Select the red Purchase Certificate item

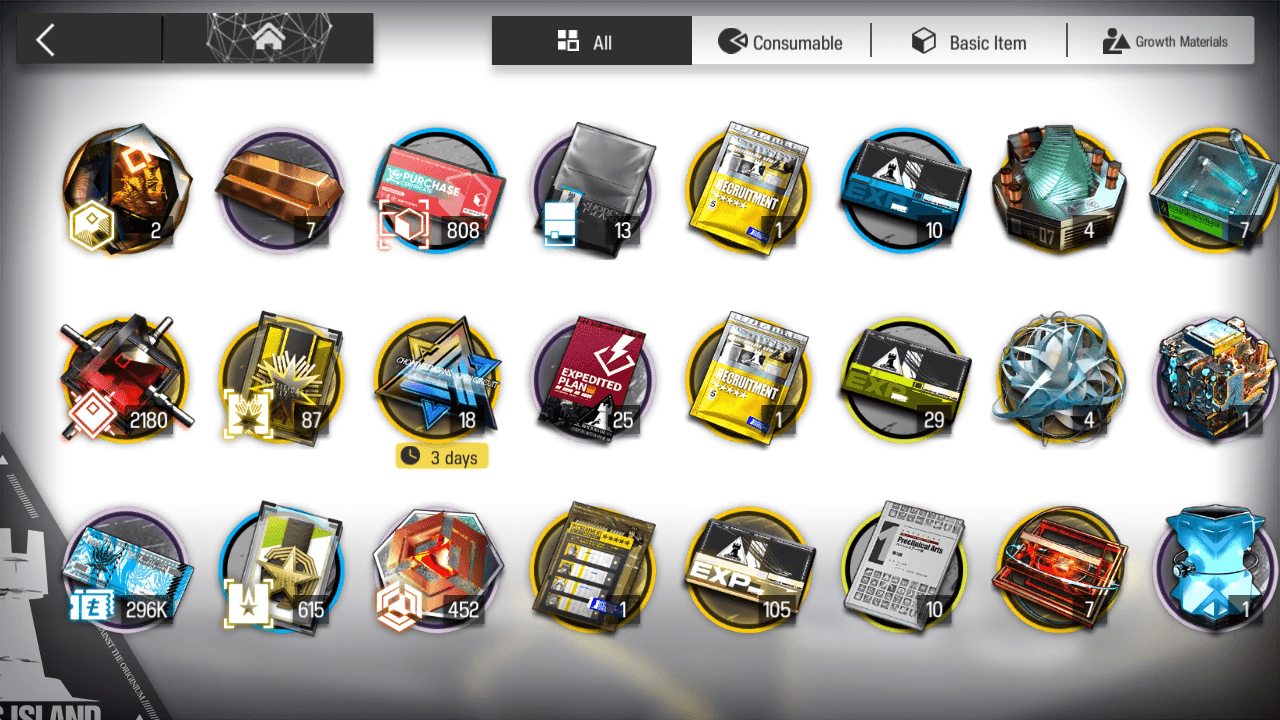pyautogui.click(x=436, y=190)
